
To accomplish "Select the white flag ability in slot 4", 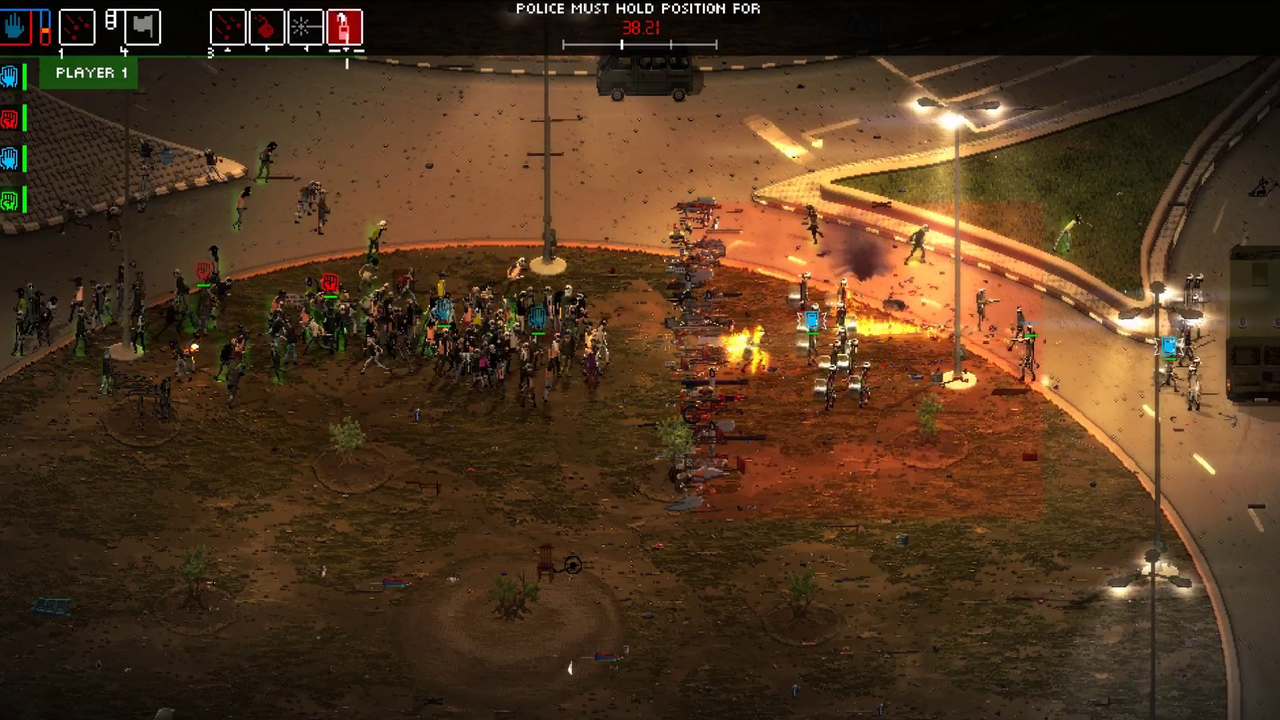I will tap(143, 27).
